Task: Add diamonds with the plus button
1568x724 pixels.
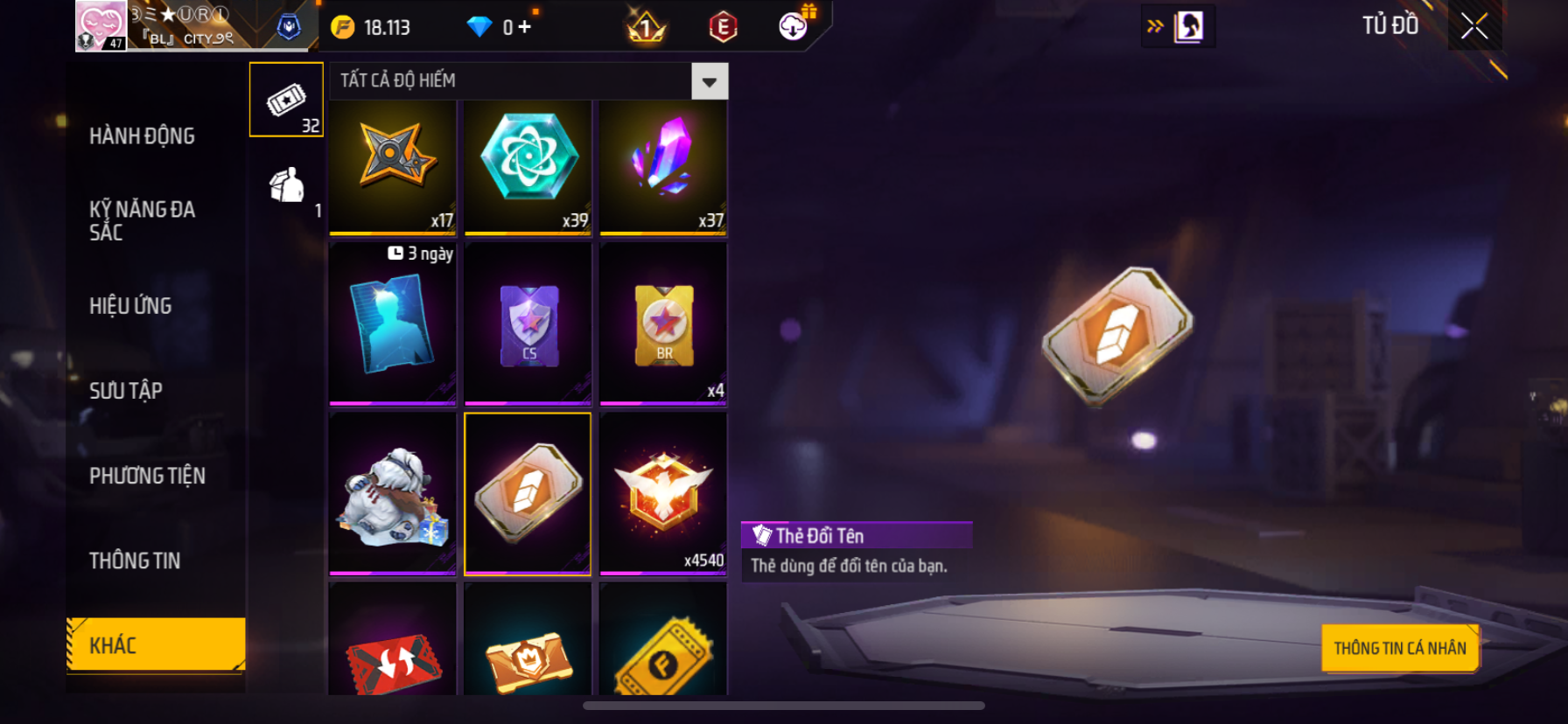Action: tap(524, 27)
